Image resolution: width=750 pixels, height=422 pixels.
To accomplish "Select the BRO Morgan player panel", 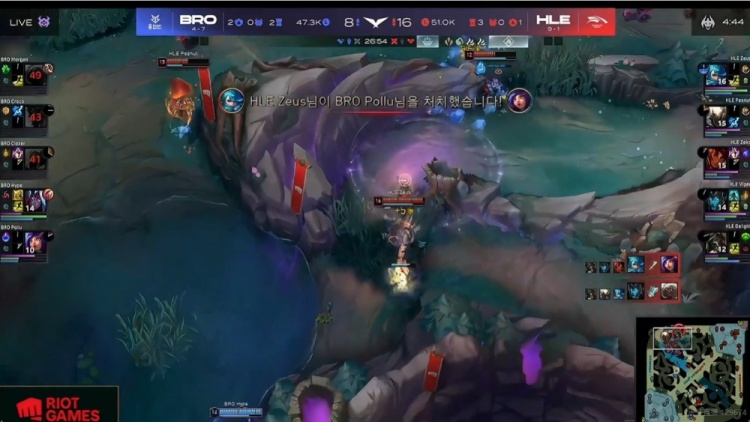I will click(26, 77).
